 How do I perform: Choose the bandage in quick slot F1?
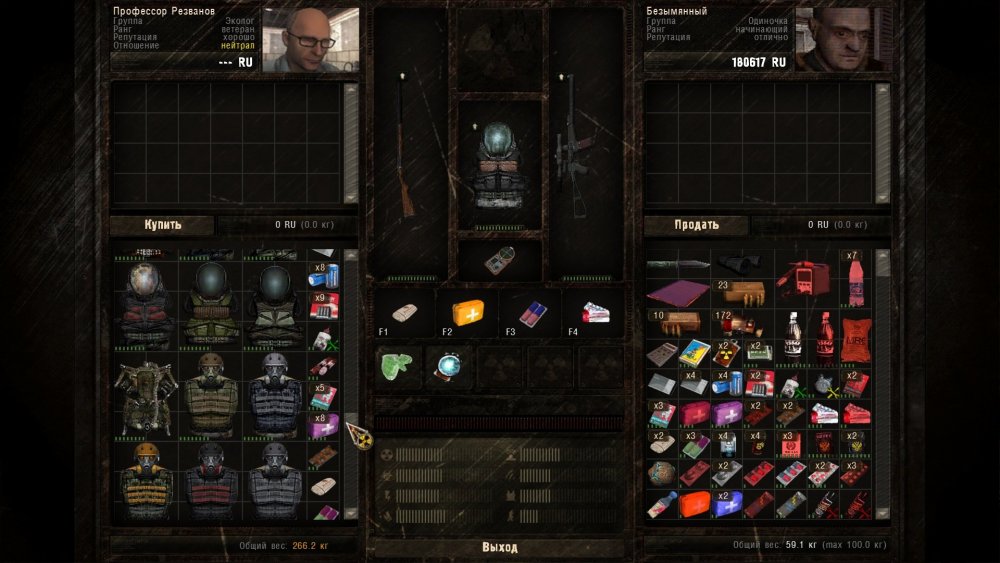coord(406,312)
